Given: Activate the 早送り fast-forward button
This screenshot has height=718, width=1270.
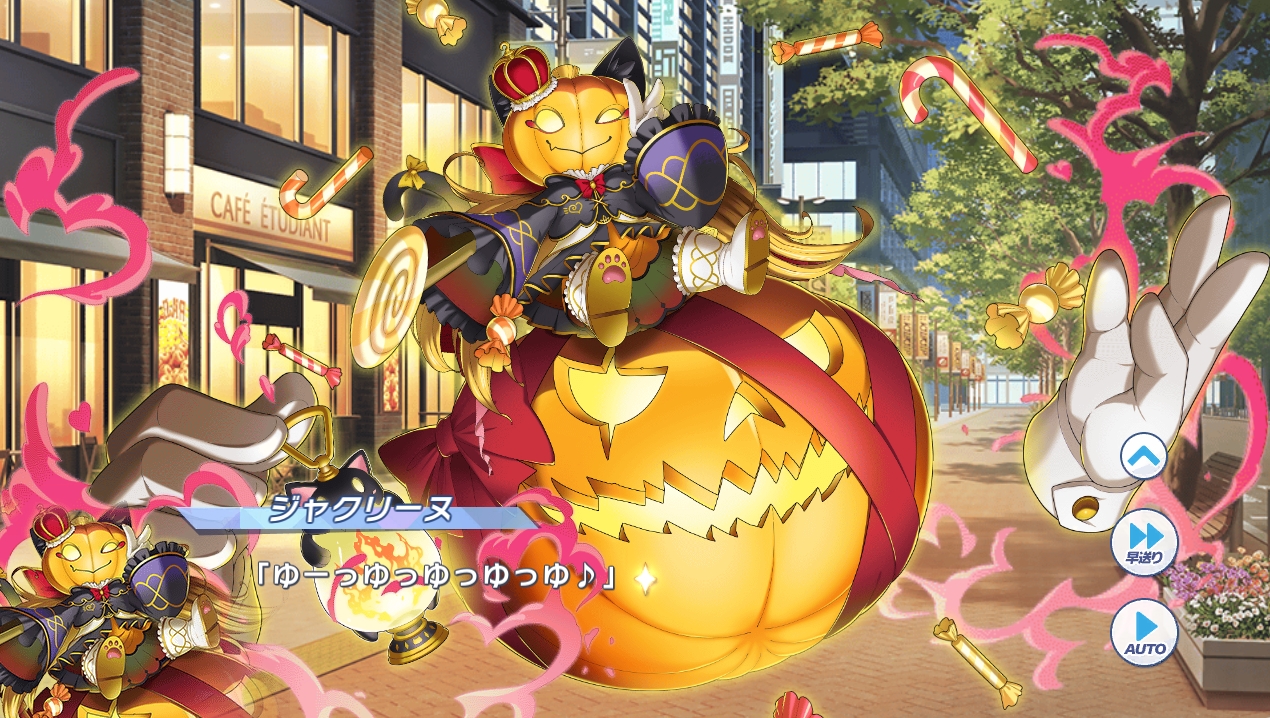Looking at the screenshot, I should tap(1144, 542).
